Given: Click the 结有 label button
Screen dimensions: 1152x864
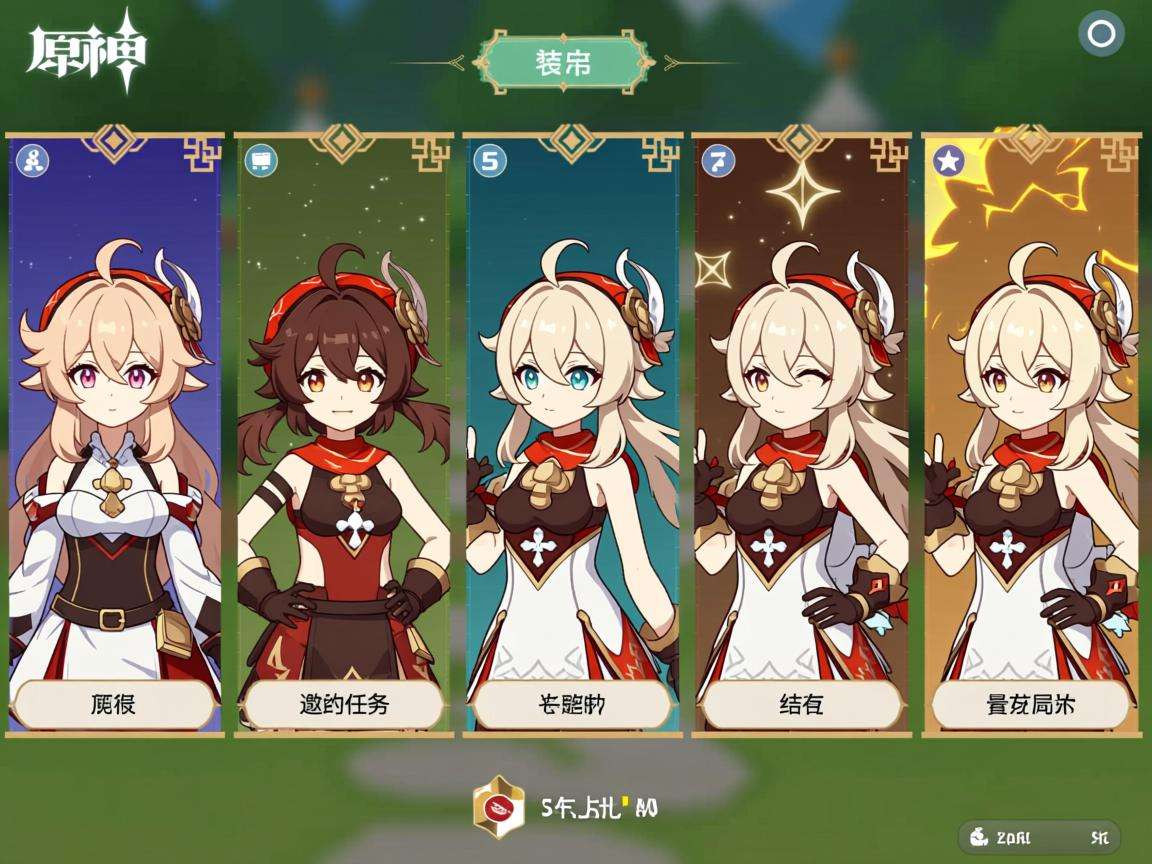Looking at the screenshot, I should [801, 705].
